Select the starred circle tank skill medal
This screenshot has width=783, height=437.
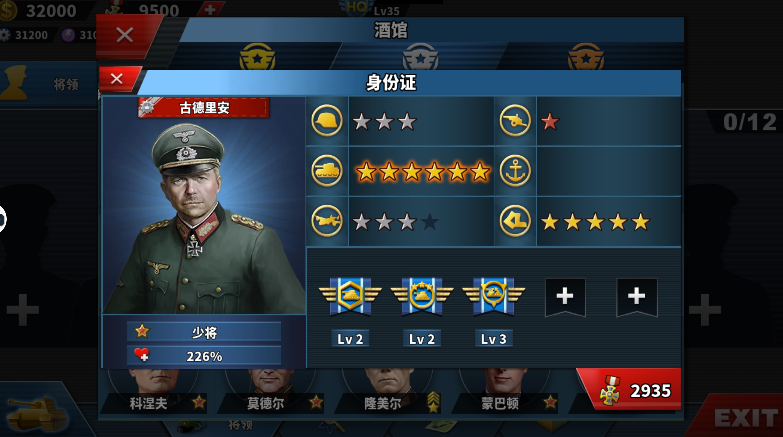click(x=421, y=296)
